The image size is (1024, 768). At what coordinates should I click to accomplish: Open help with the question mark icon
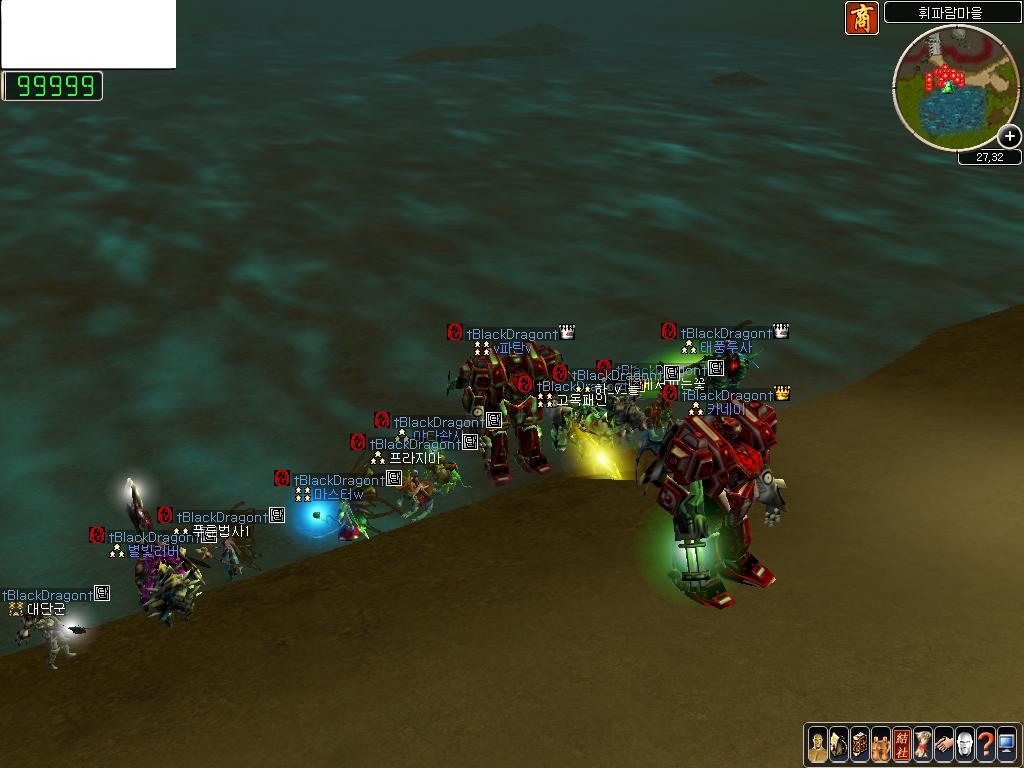tap(986, 745)
